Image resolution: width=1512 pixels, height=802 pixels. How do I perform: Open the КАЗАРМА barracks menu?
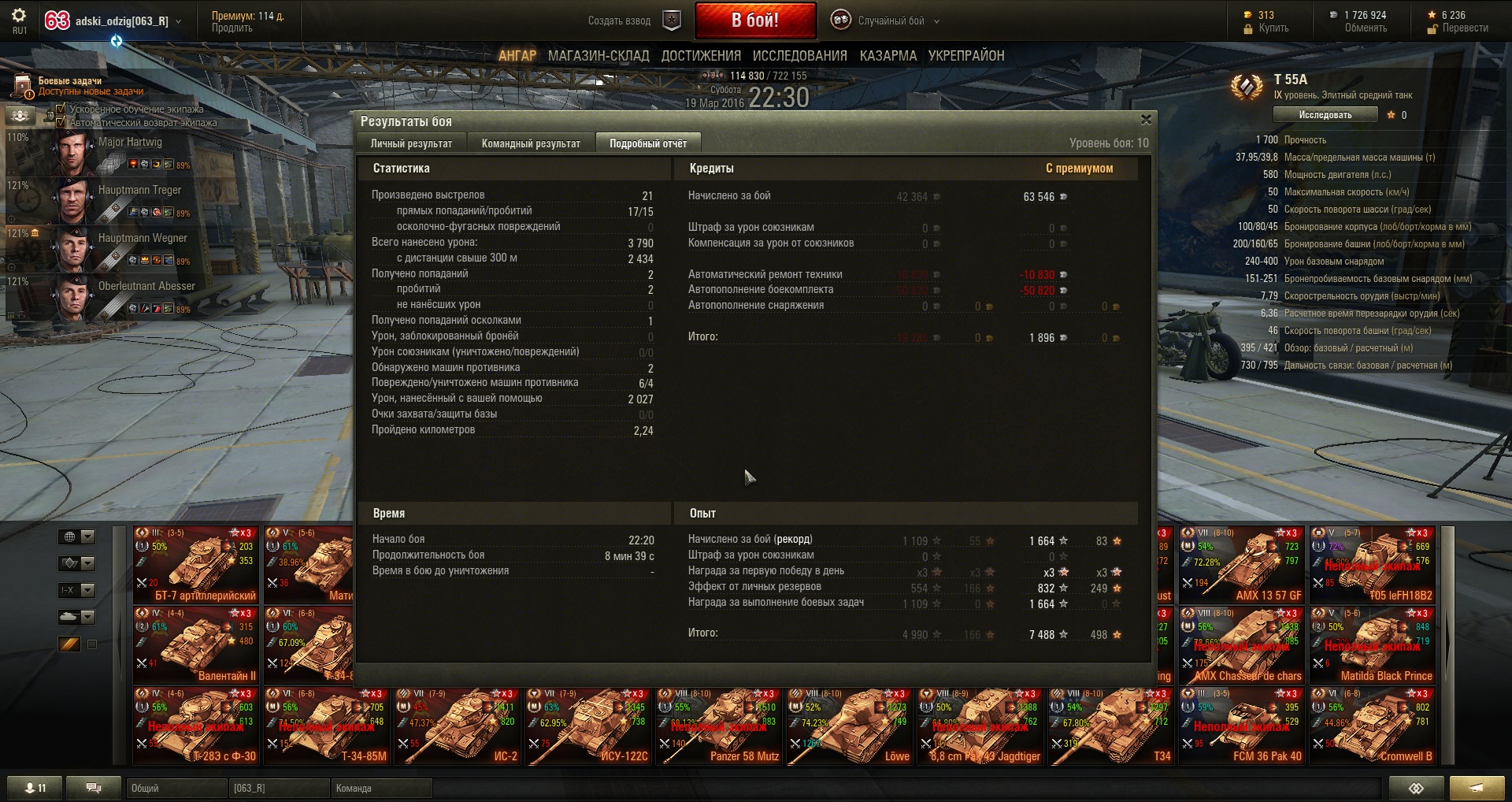(888, 56)
